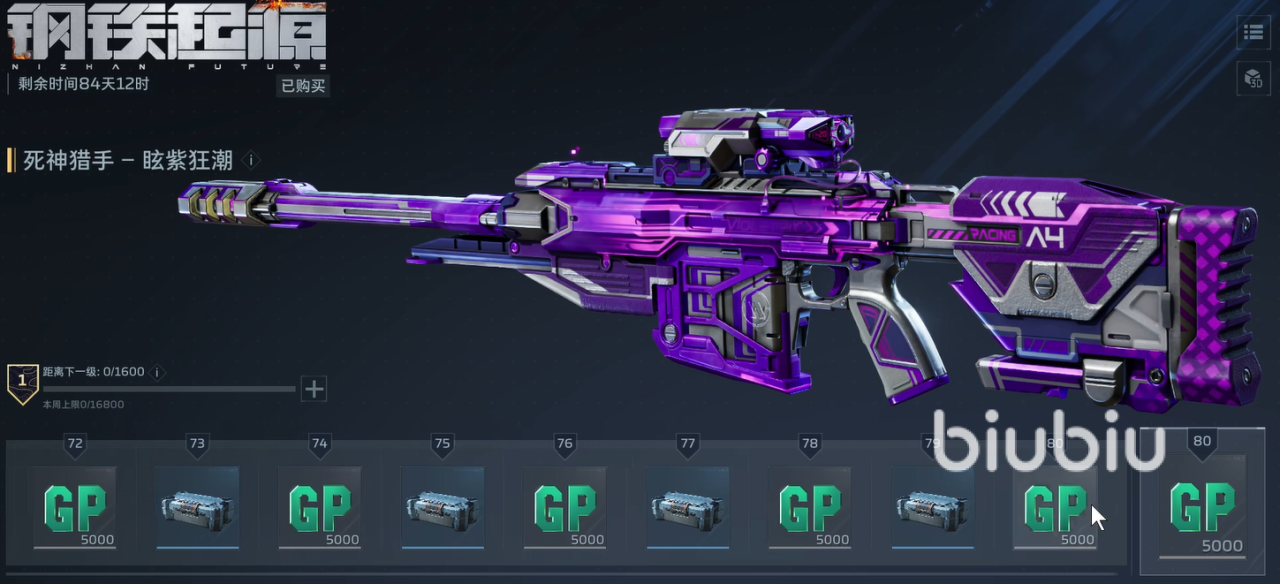The width and height of the screenshot is (1280, 584).
Task: Choose the level 74 GP 5000 reward
Action: [320, 507]
